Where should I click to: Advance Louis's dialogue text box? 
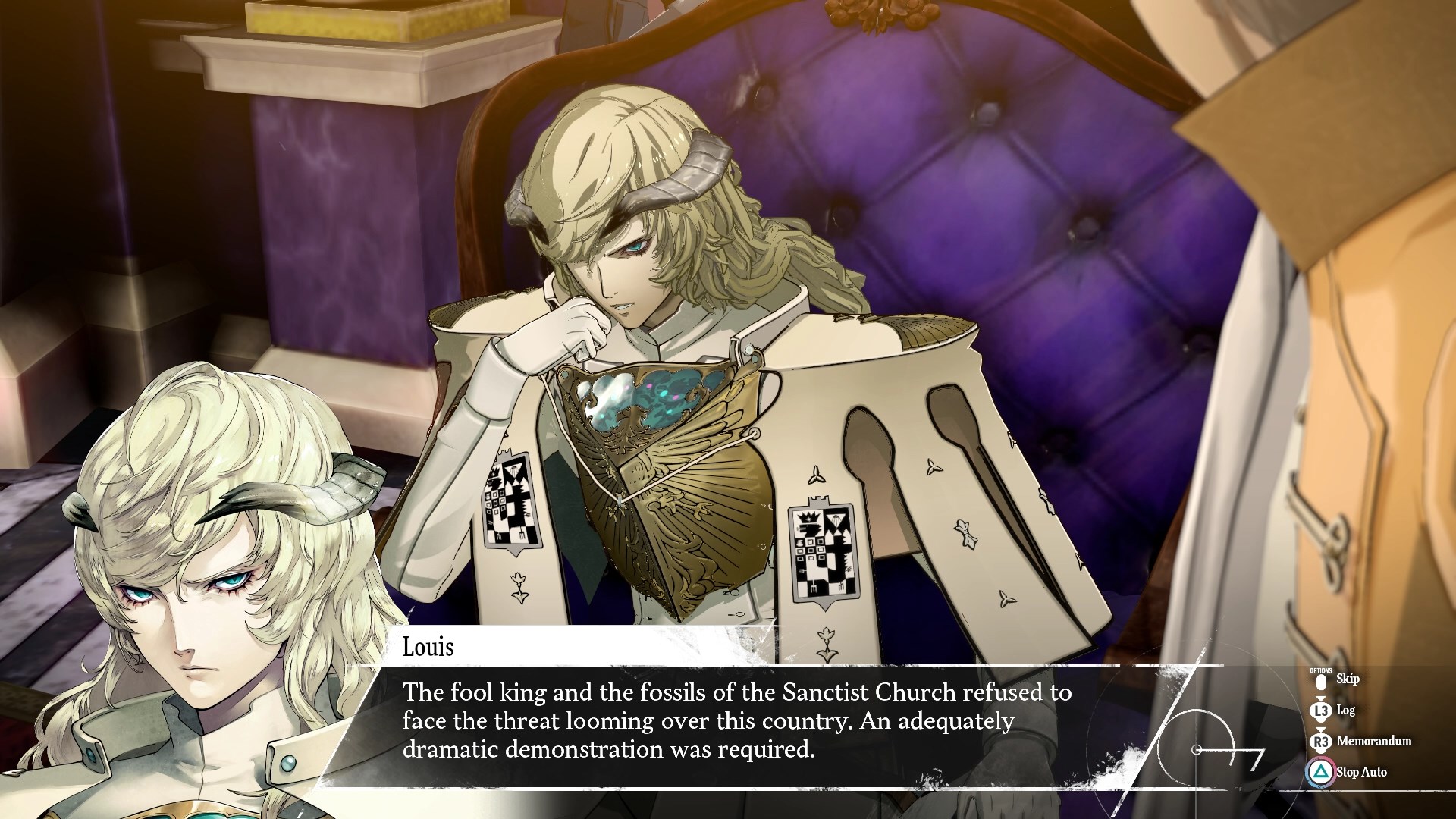click(x=736, y=721)
